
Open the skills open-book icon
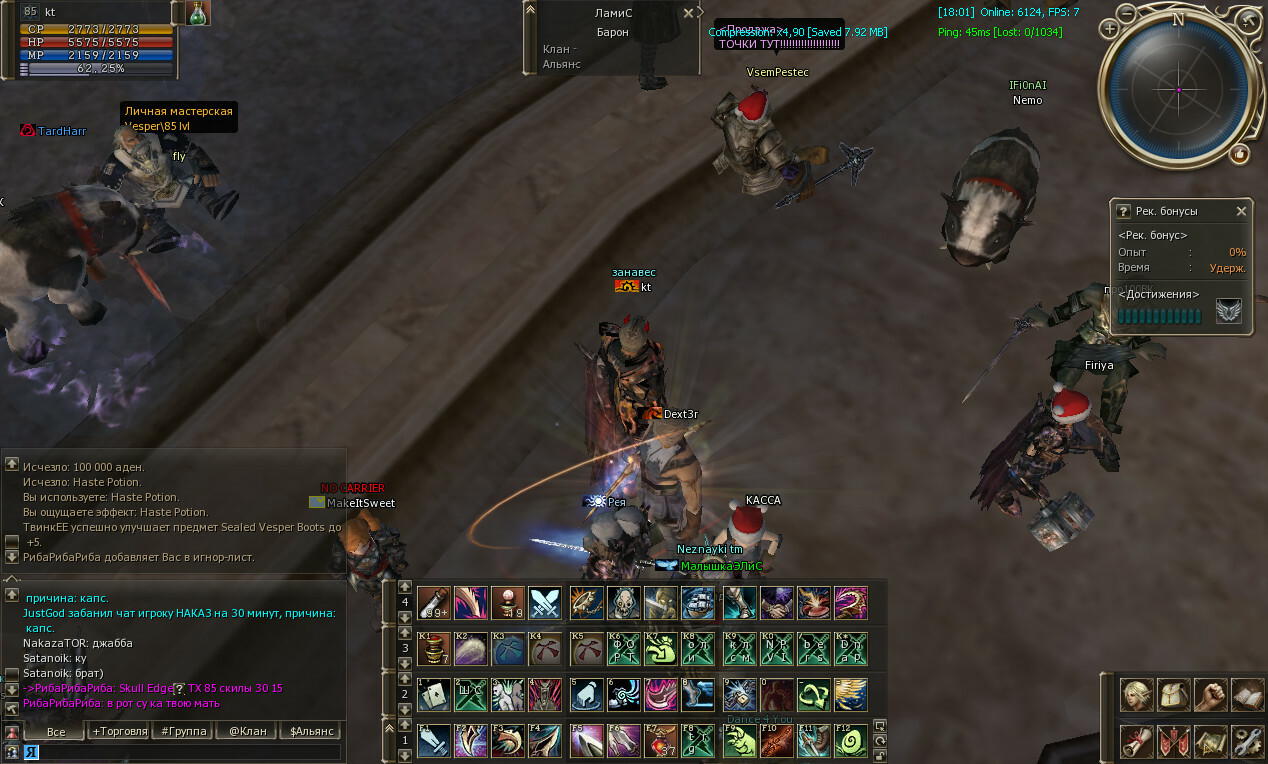[x=1247, y=695]
